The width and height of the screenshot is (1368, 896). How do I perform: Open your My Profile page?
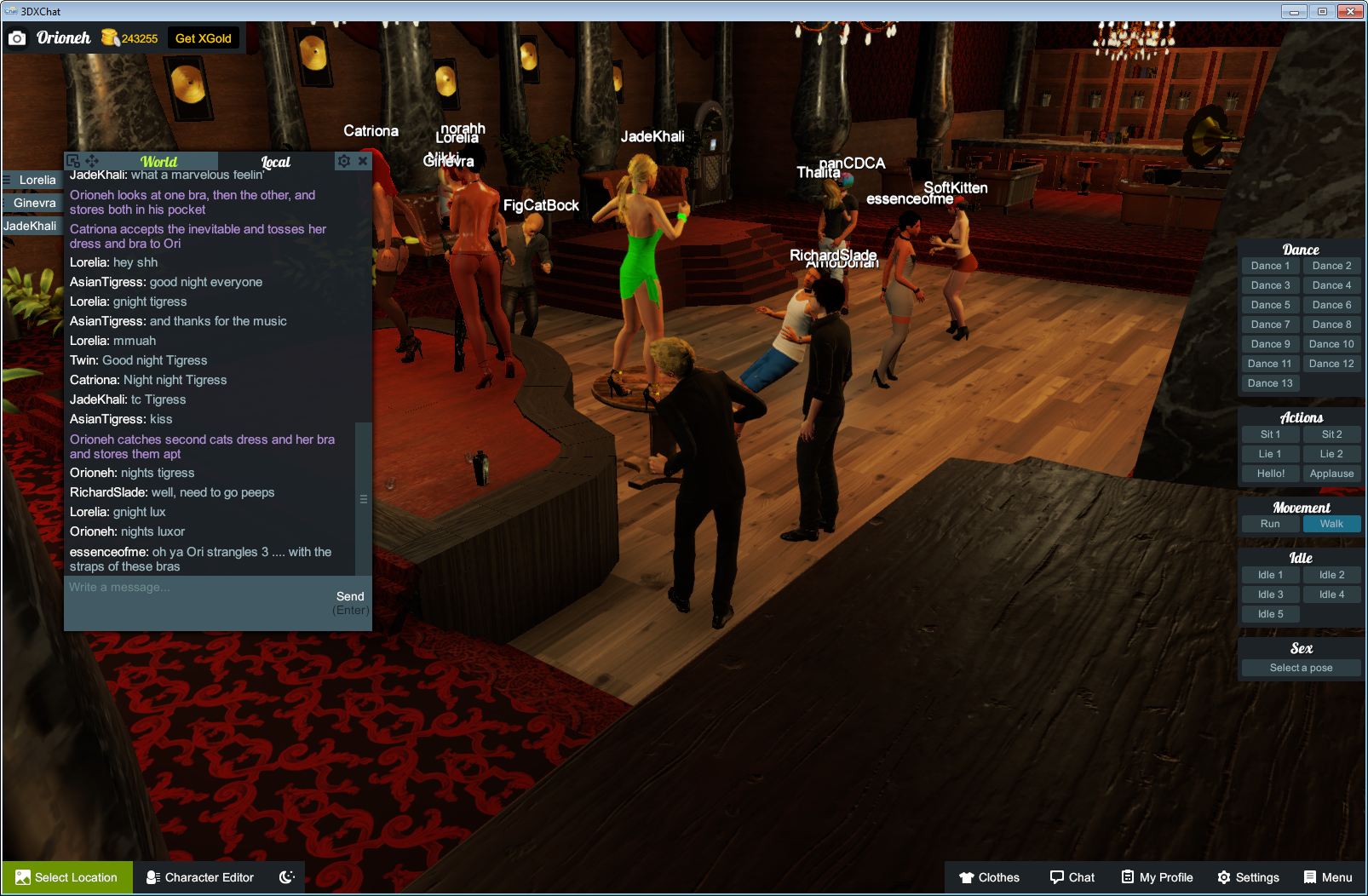(1156, 877)
